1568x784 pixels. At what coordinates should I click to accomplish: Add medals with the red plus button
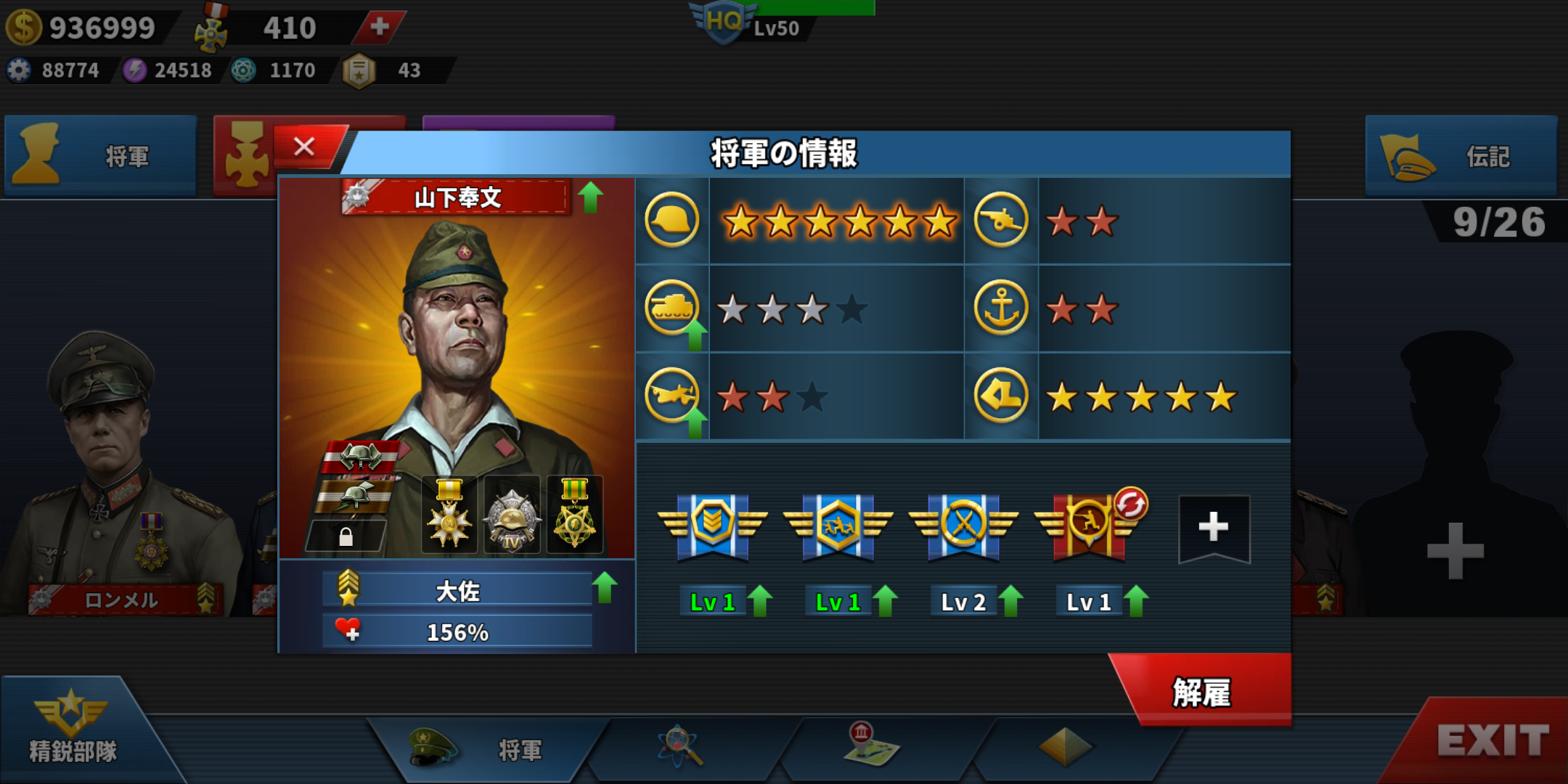pos(380,27)
